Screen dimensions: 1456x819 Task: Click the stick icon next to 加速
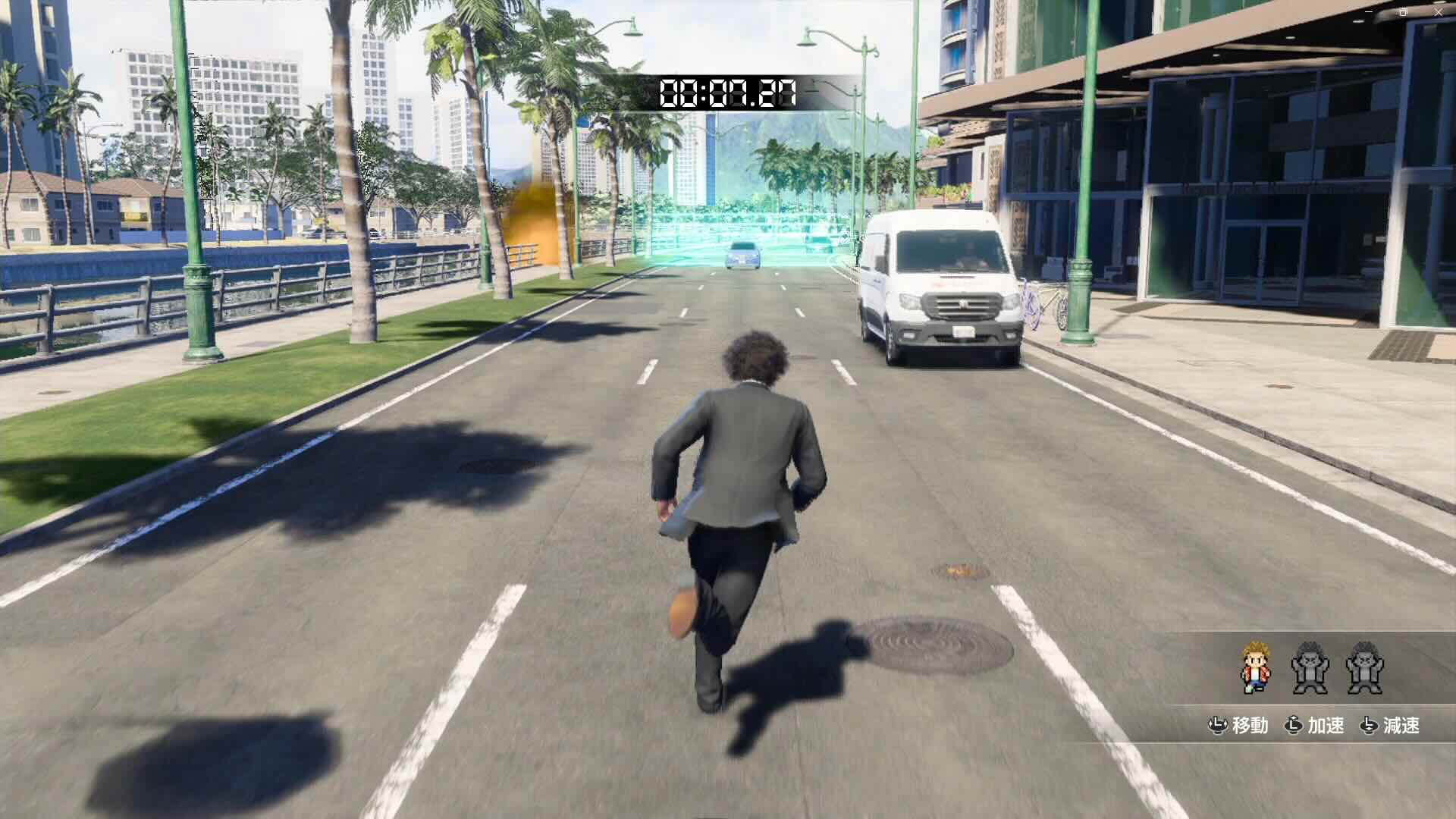click(x=1294, y=726)
